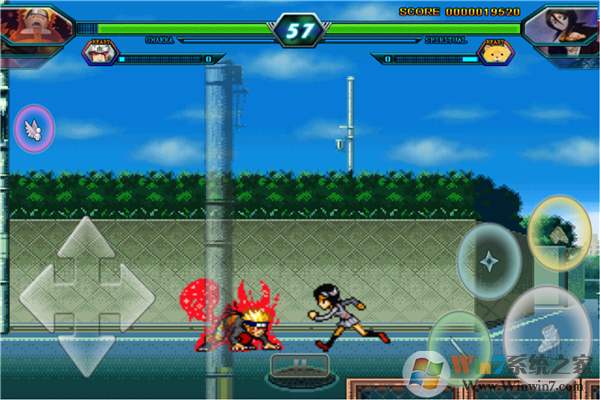This screenshot has height=400, width=600.
Task: Throw a shuriken with the star button
Action: pyautogui.click(x=490, y=261)
